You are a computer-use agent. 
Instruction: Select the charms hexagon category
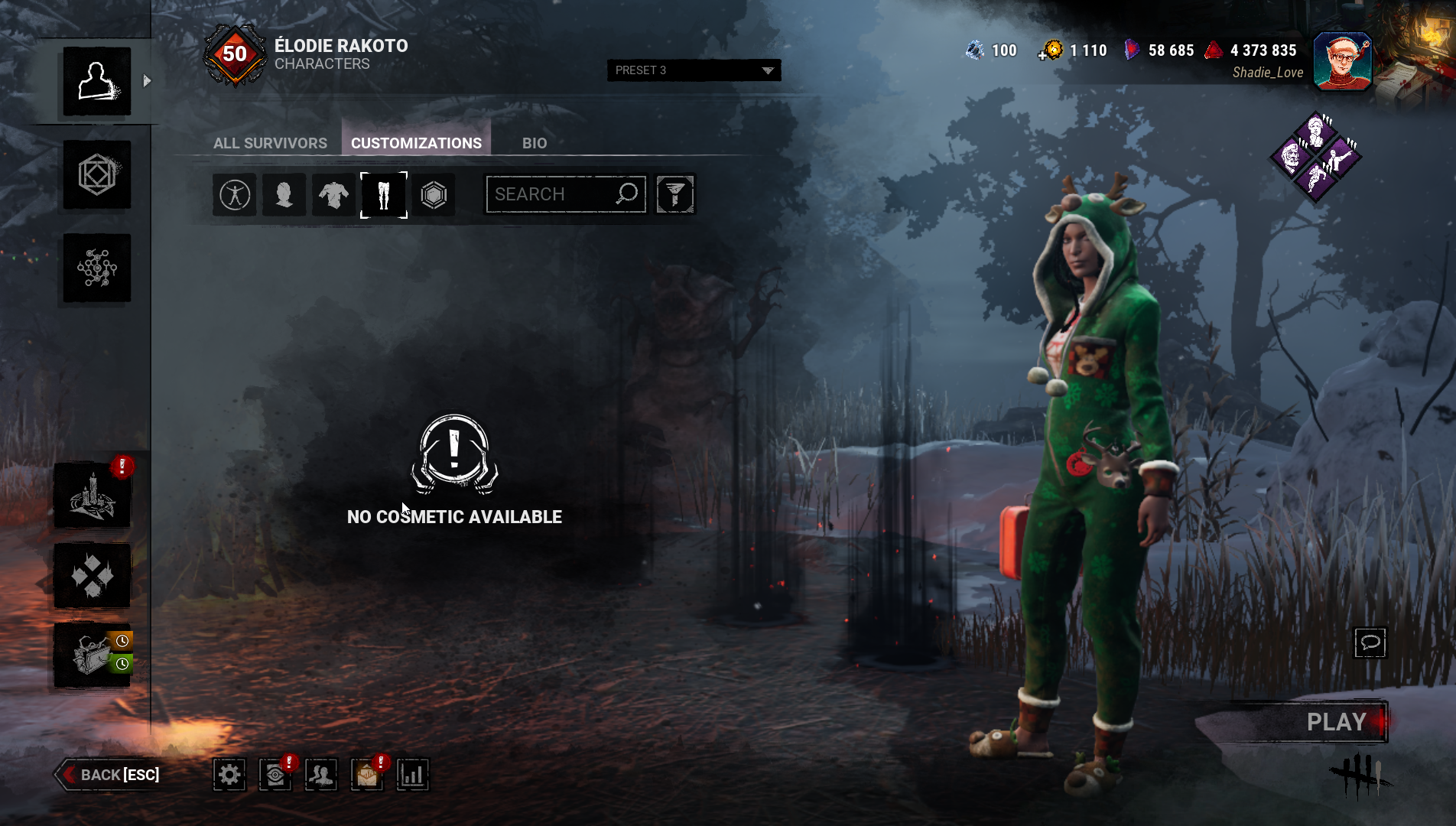pos(434,195)
